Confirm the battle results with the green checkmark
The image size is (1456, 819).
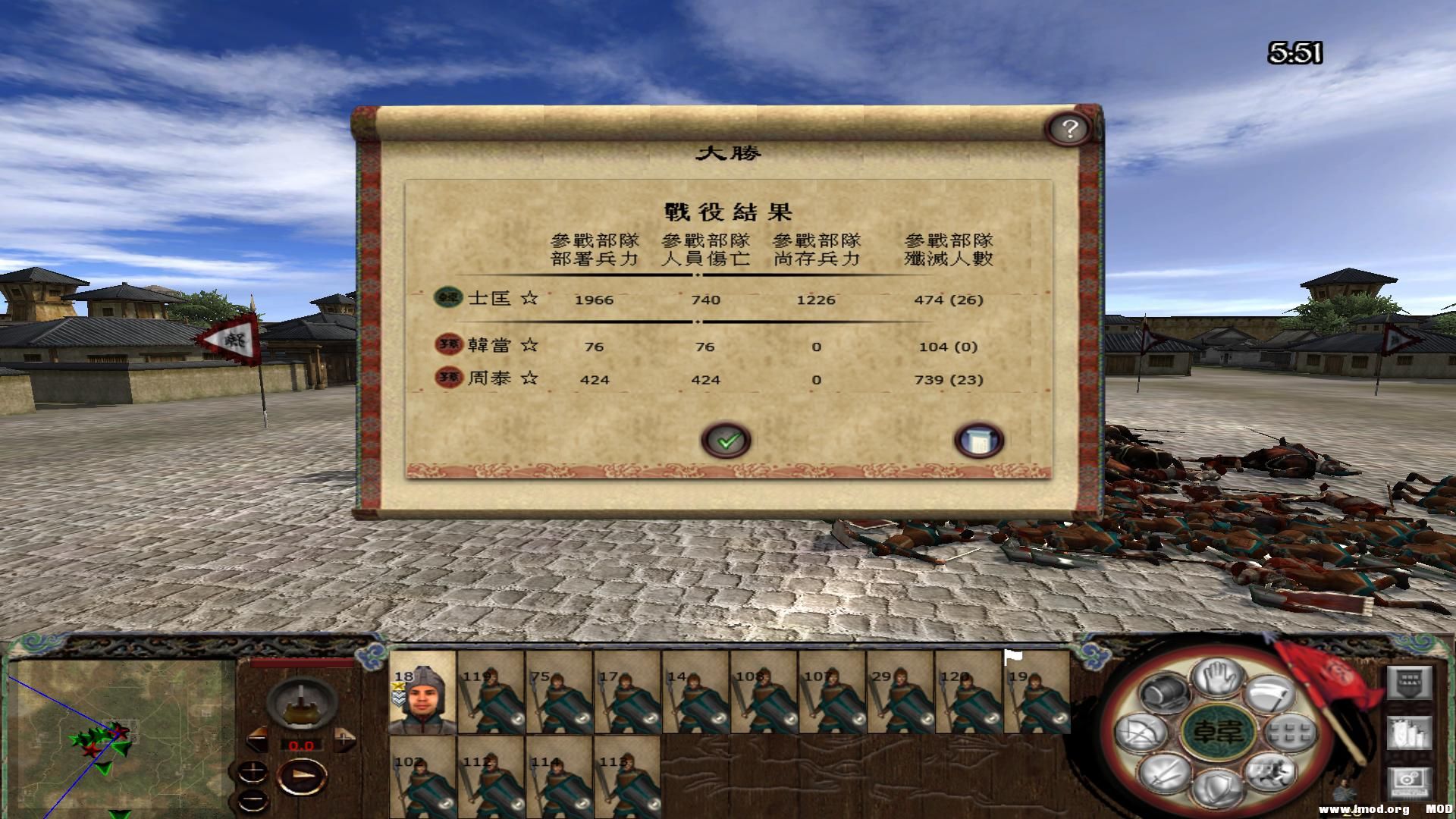(726, 441)
